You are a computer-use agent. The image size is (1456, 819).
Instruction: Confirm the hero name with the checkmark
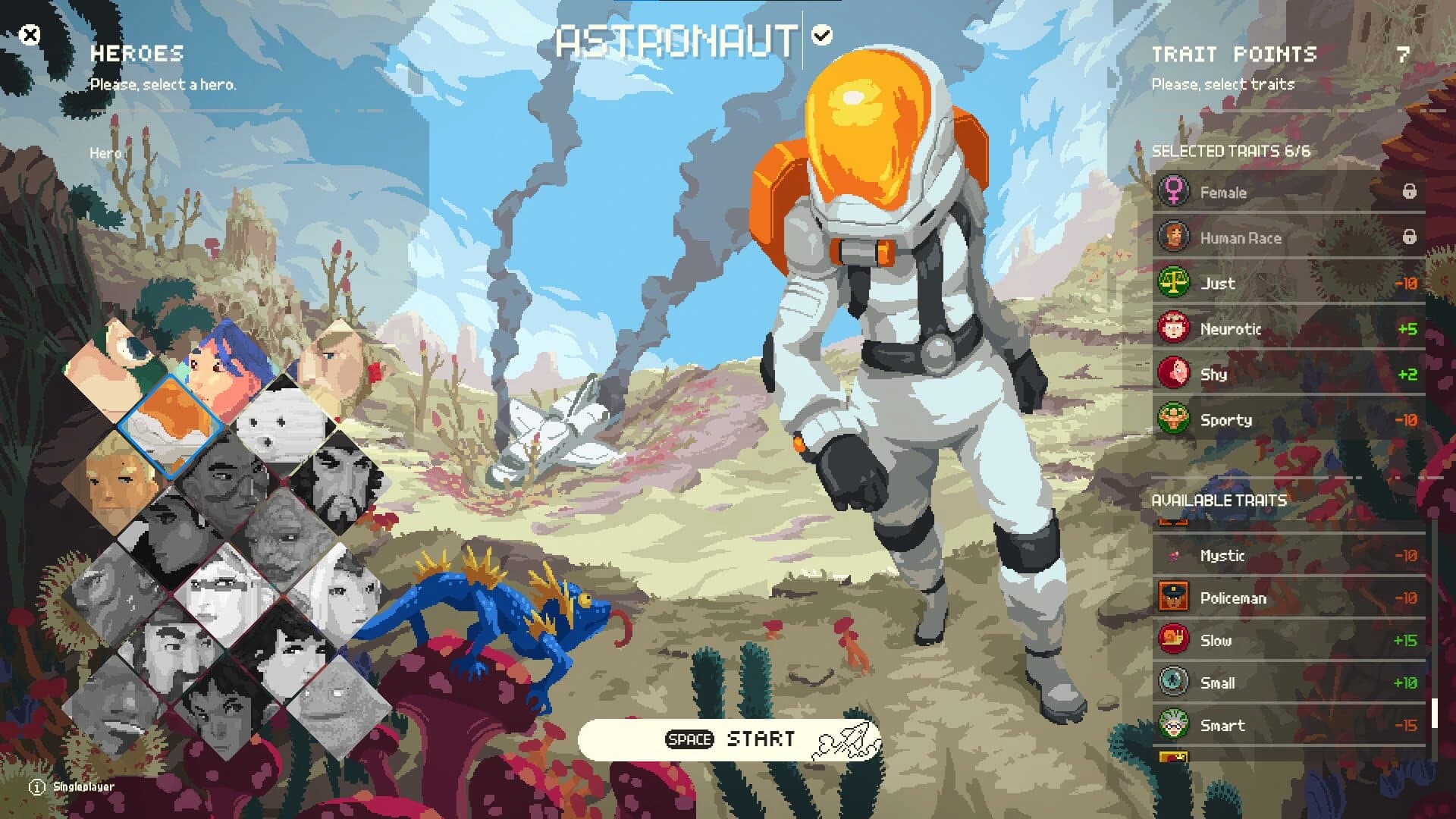click(821, 33)
